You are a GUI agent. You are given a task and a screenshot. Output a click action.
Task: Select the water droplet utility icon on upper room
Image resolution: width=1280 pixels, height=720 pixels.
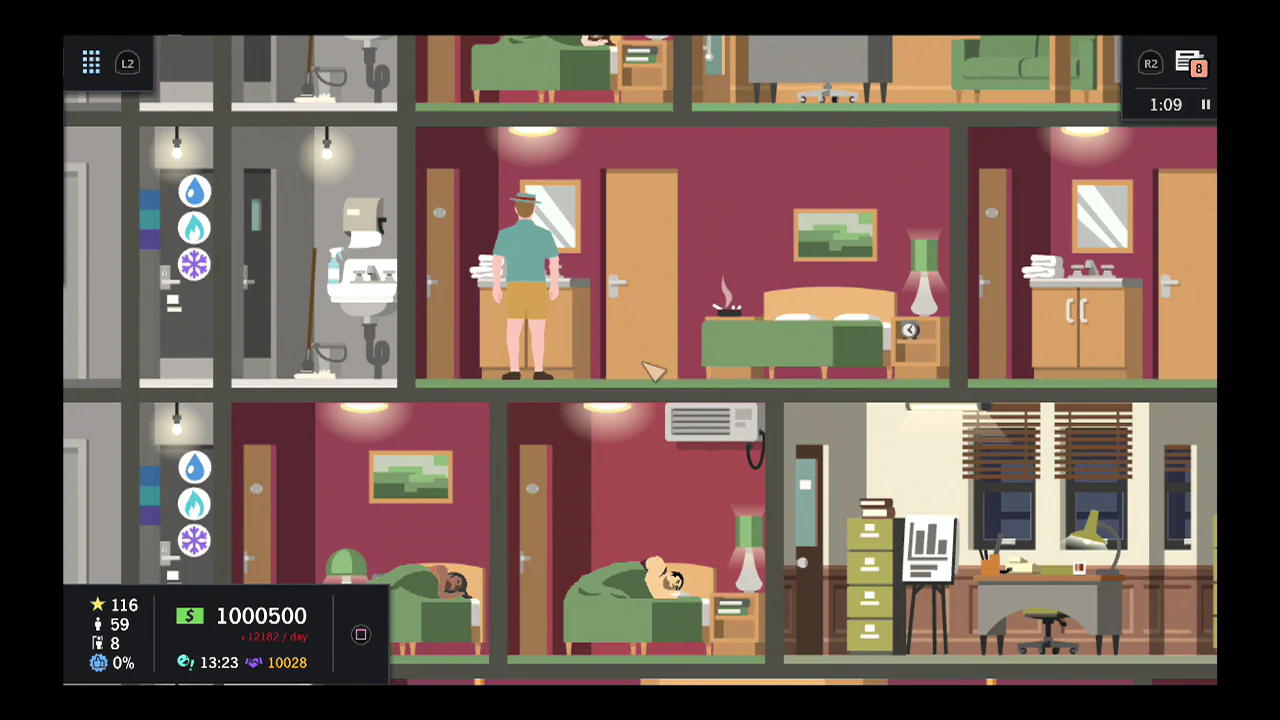(x=194, y=191)
